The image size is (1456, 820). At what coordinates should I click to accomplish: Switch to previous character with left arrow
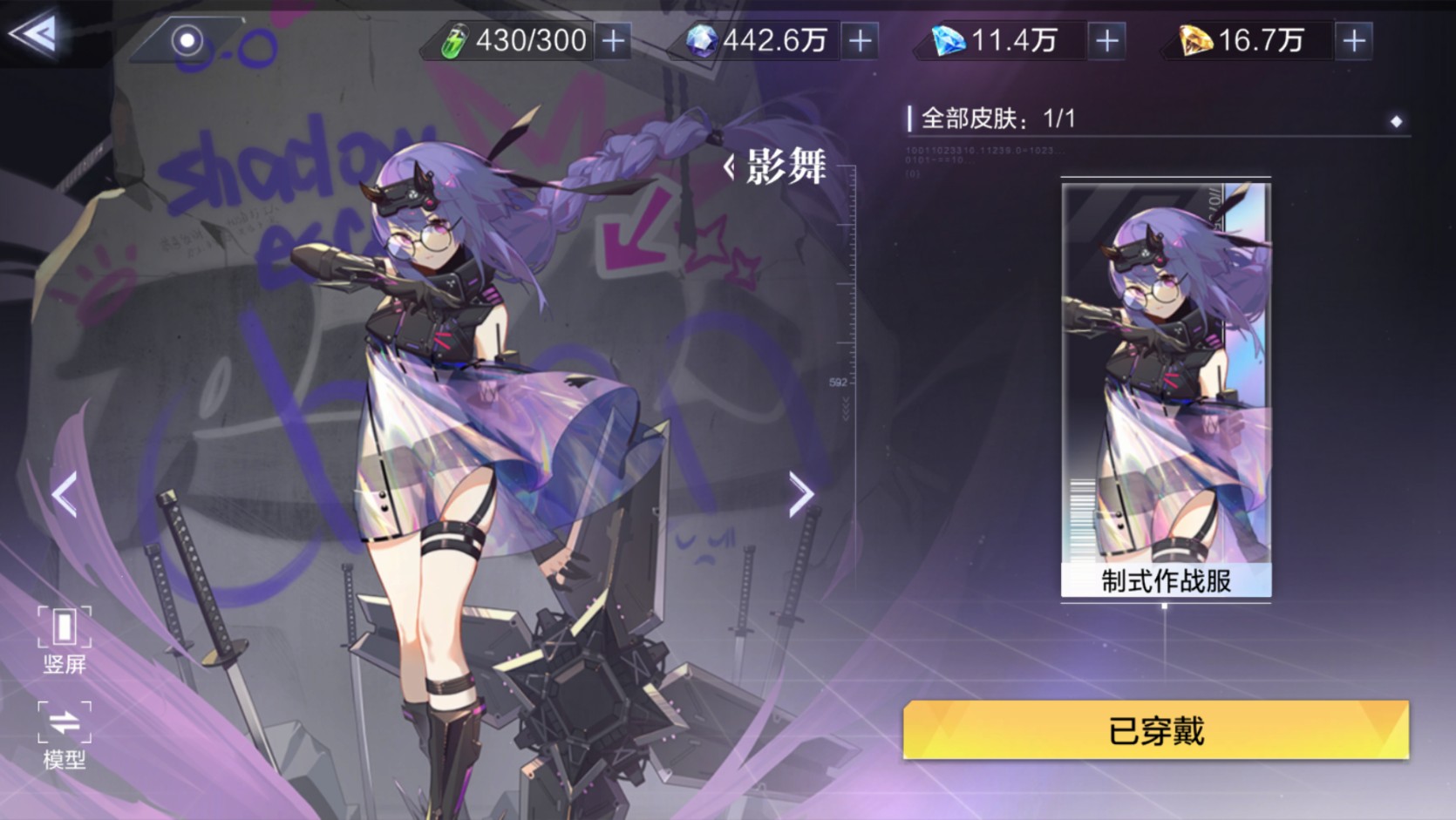pyautogui.click(x=65, y=495)
